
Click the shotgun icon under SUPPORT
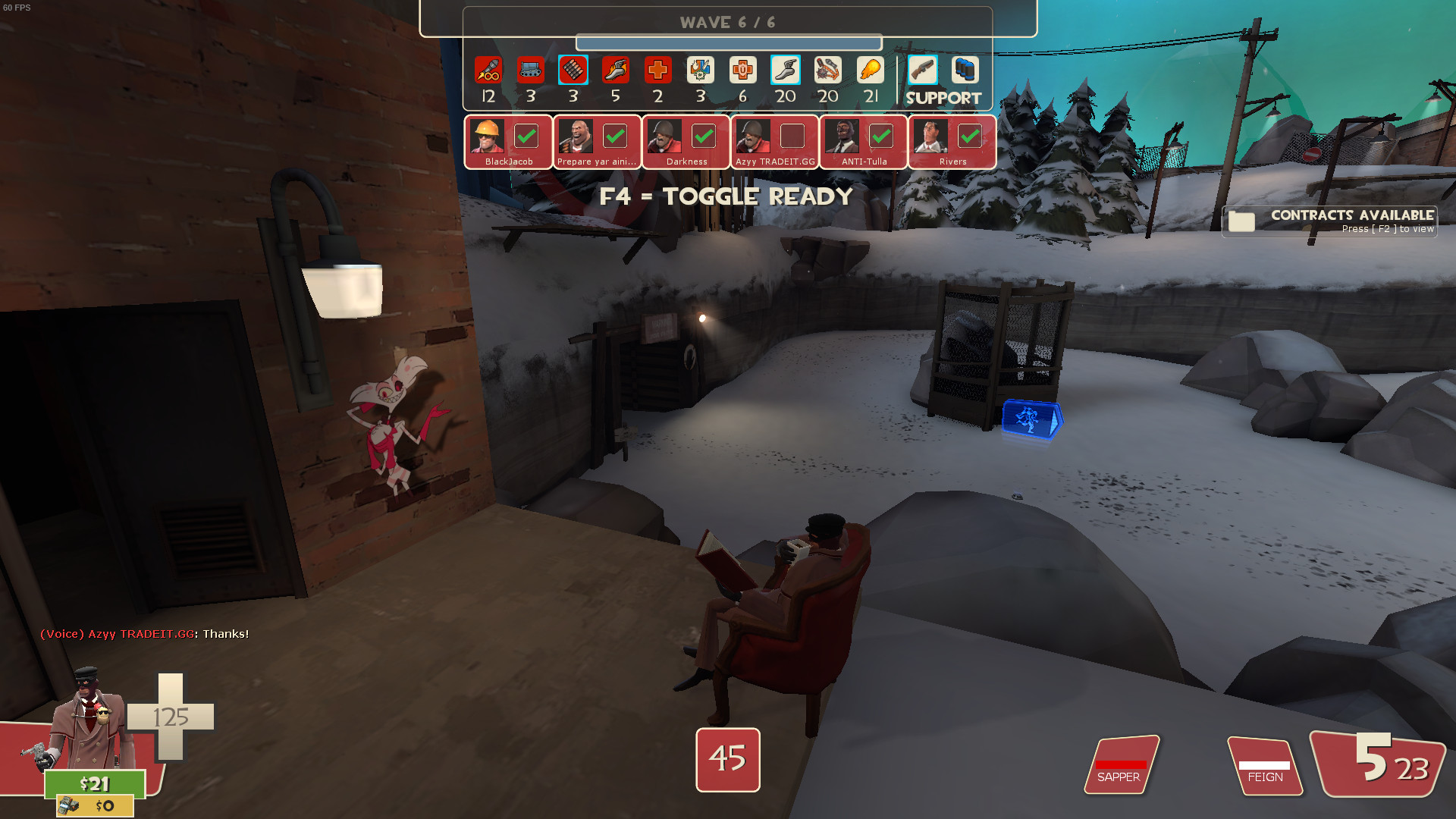[921, 70]
